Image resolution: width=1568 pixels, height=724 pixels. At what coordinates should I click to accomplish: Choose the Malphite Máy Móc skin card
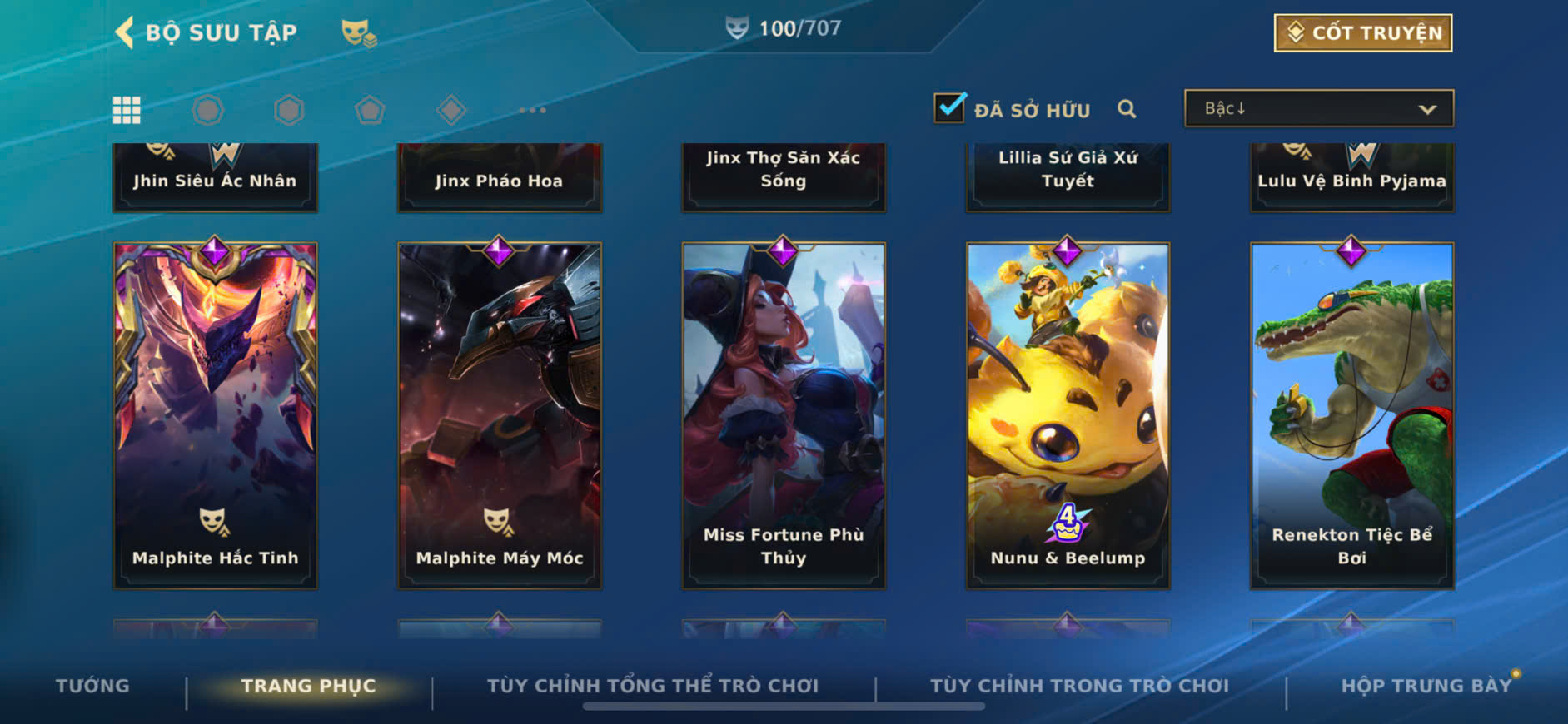point(500,416)
